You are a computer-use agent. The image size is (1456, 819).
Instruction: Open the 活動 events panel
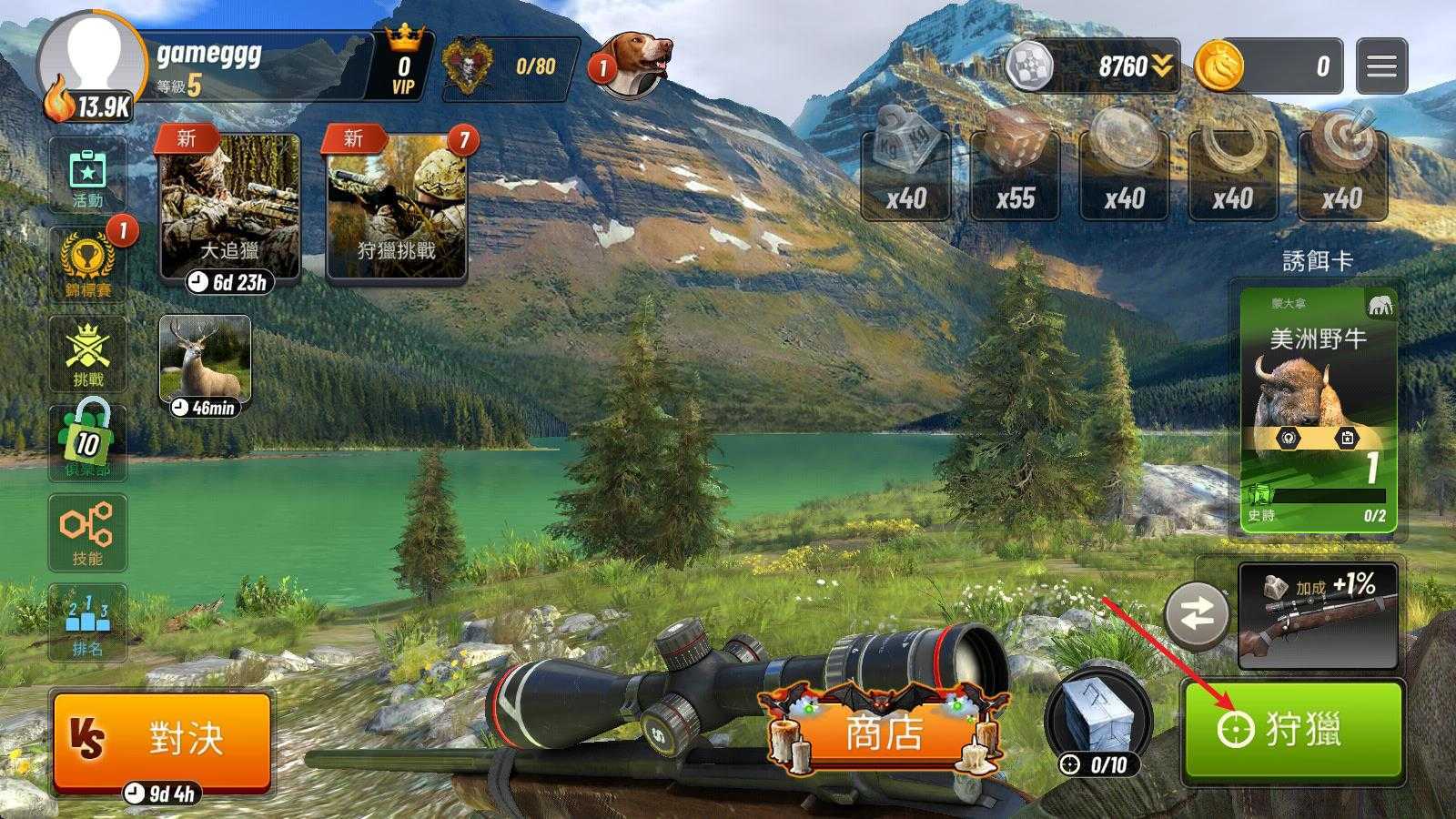[87, 176]
